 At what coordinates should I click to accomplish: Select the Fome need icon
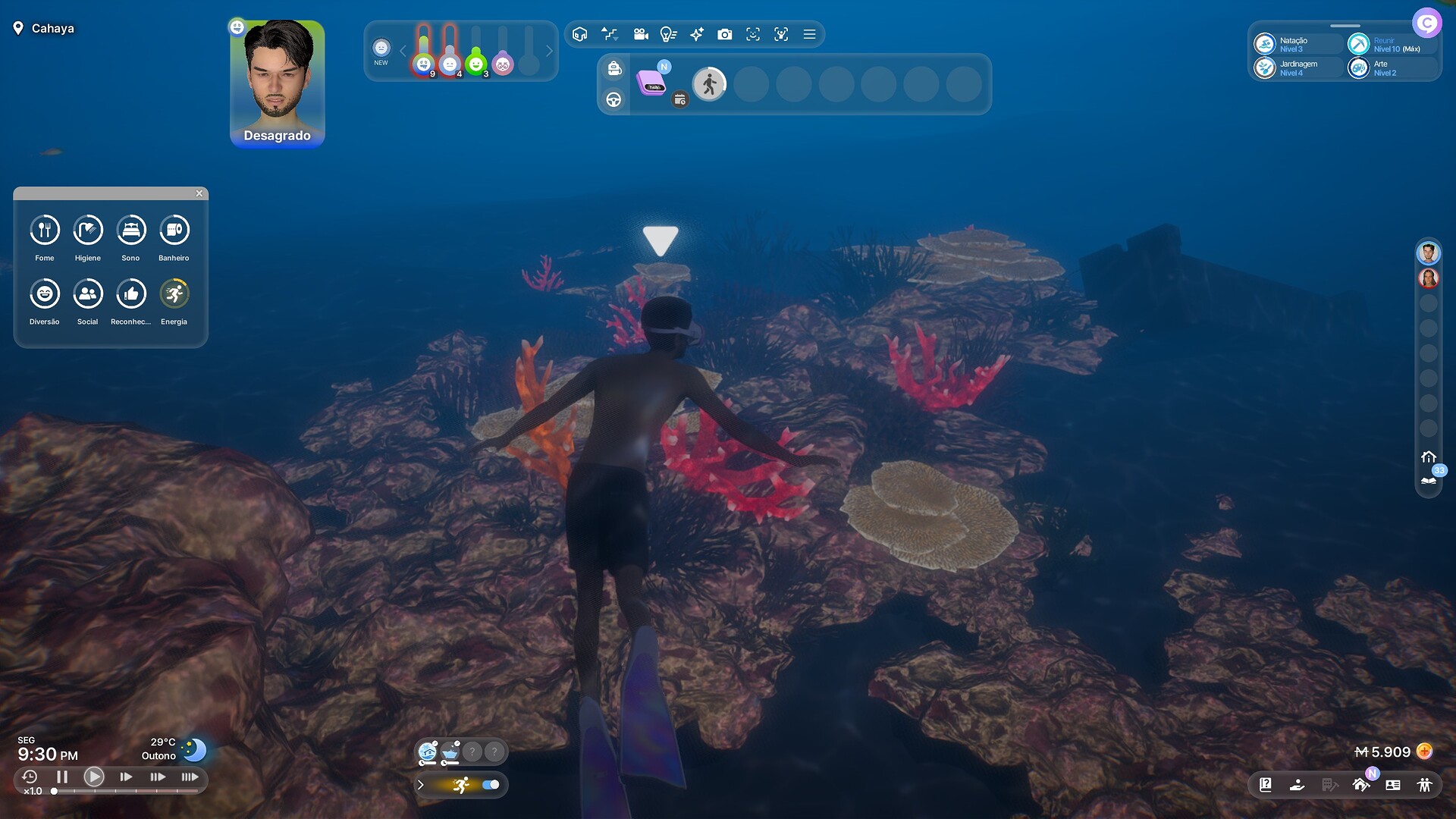tap(45, 230)
